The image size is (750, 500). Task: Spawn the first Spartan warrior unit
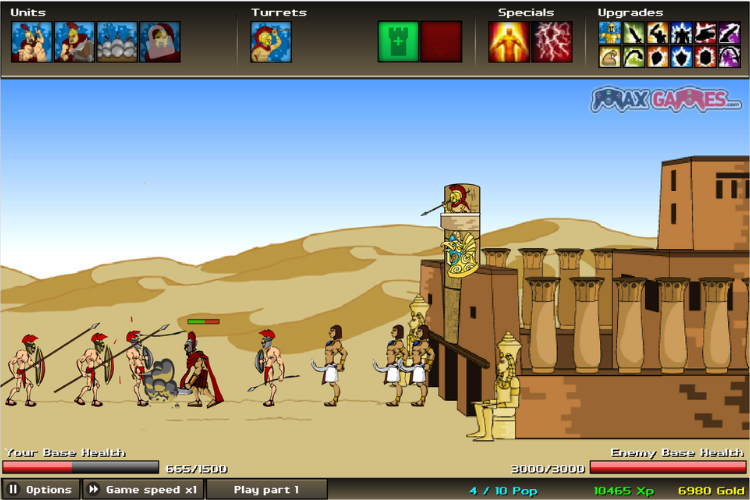click(x=31, y=42)
